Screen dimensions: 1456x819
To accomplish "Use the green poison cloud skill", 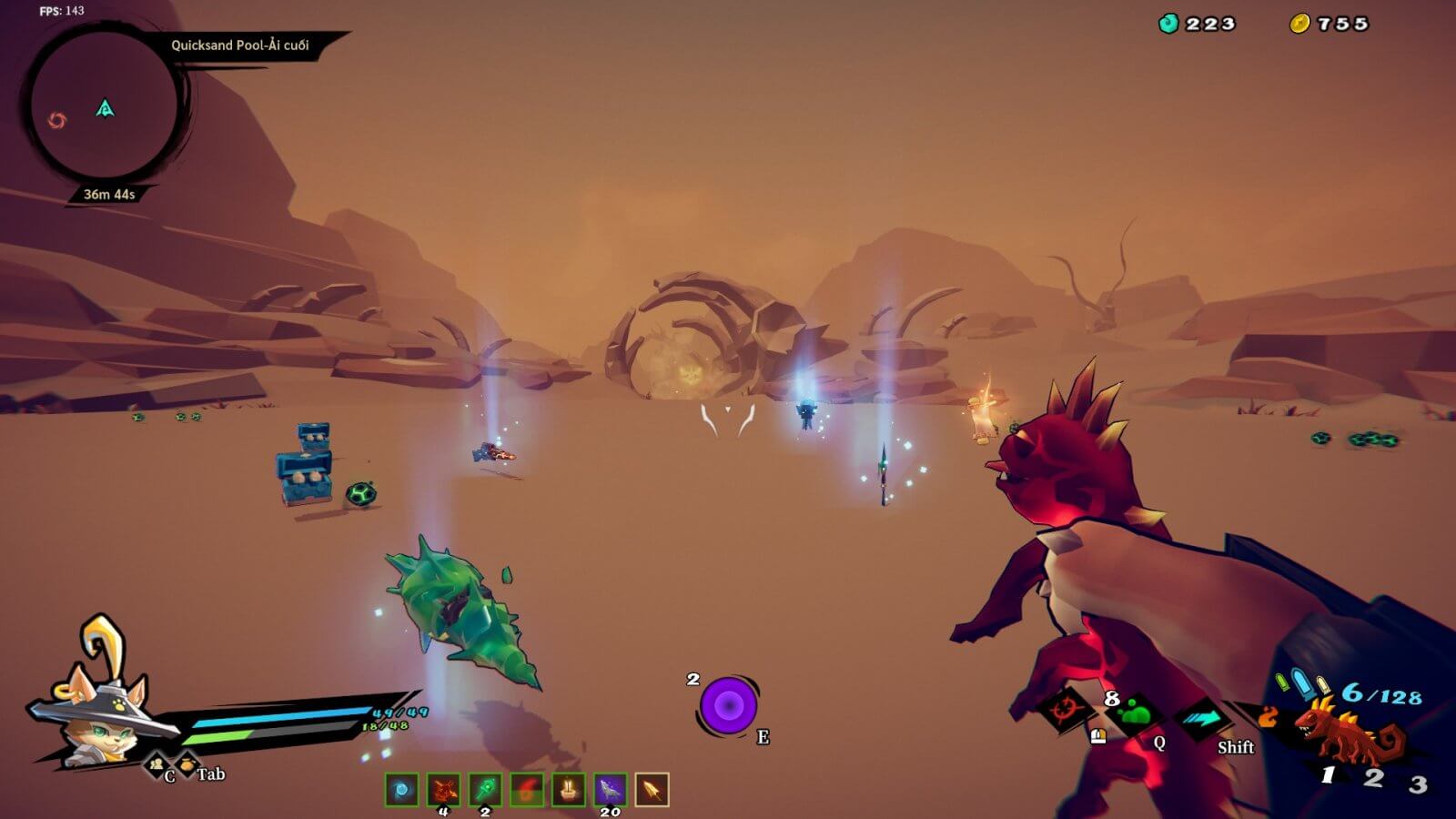I will pos(1135,714).
